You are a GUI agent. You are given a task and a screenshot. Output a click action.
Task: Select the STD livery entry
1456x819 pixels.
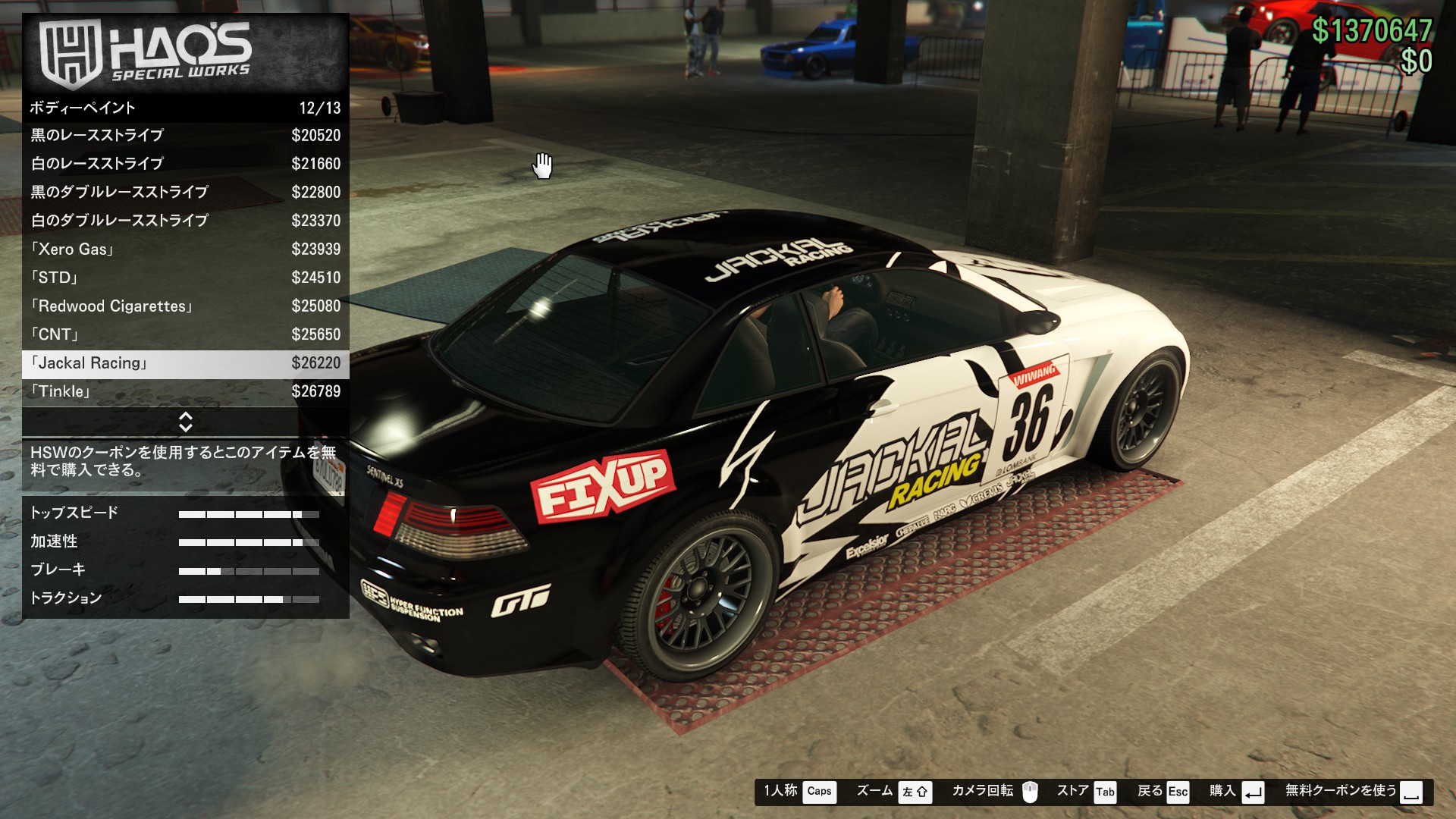[x=185, y=278]
